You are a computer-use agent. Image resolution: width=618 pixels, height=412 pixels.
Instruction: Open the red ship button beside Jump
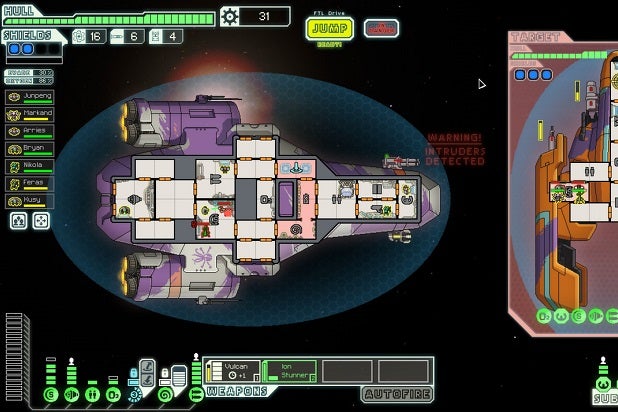(381, 28)
